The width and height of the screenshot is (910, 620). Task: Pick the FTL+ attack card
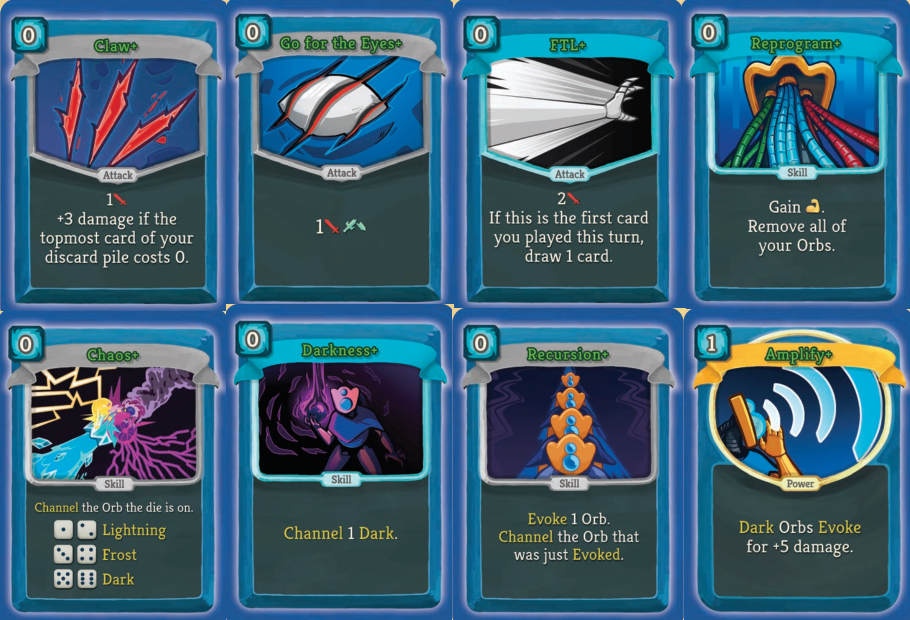568,155
